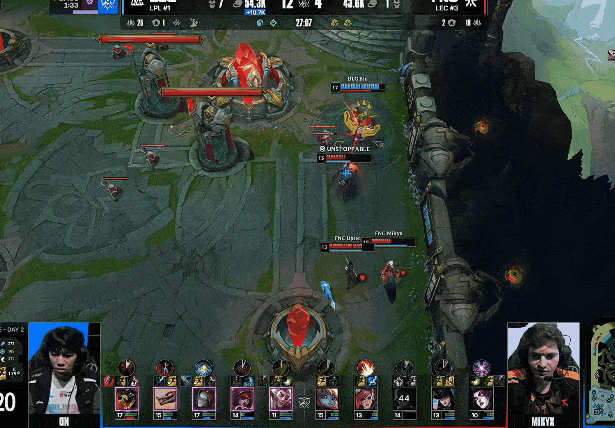Select the steel-helmeted champion portrait
This screenshot has height=428, width=615.
click(203, 399)
